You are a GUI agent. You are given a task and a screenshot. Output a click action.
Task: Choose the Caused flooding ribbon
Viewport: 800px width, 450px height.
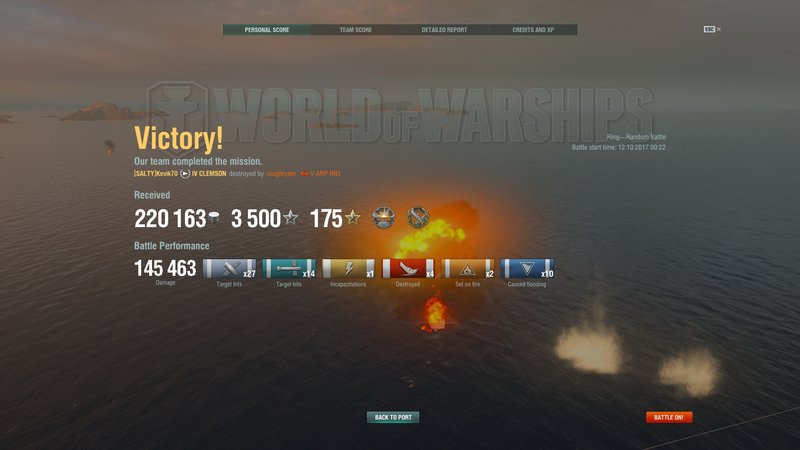527,268
